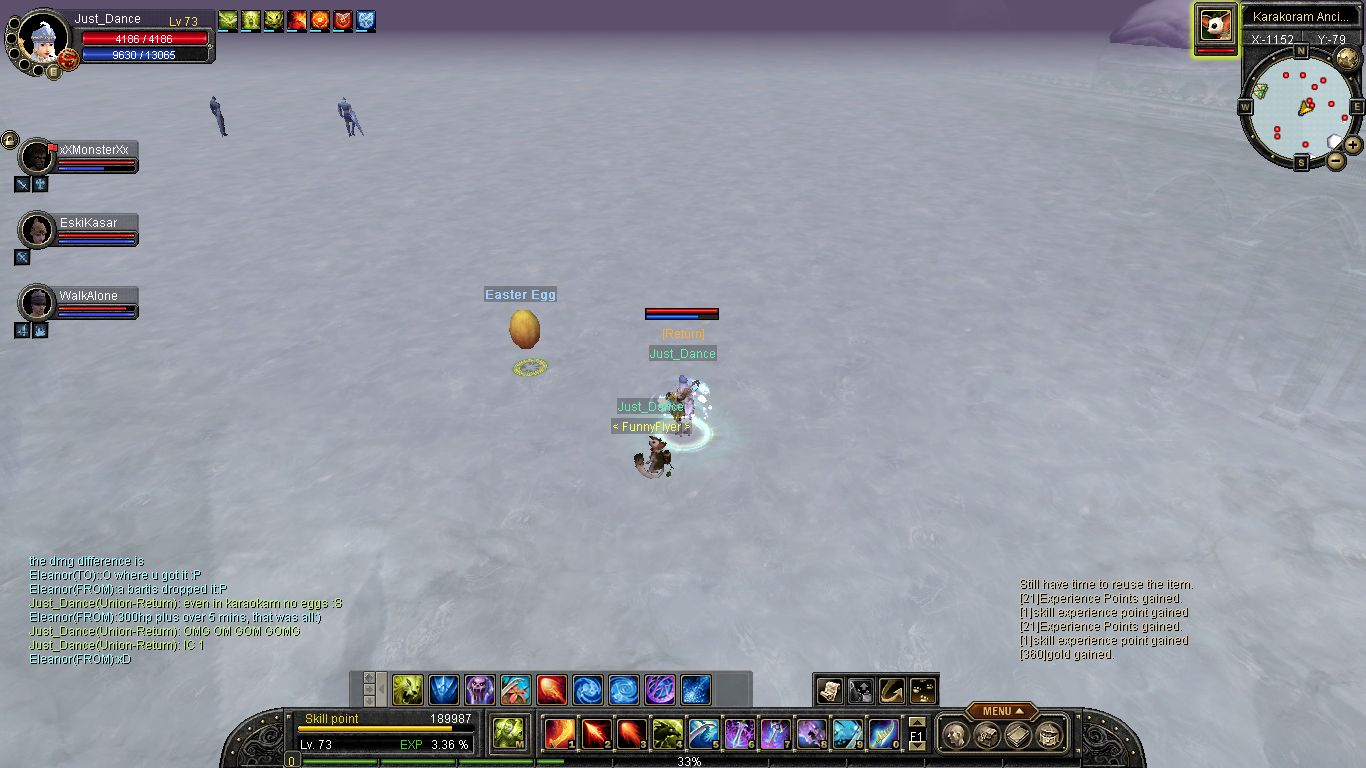
Task: Use the skill in hotbar slot 1
Action: [559, 734]
